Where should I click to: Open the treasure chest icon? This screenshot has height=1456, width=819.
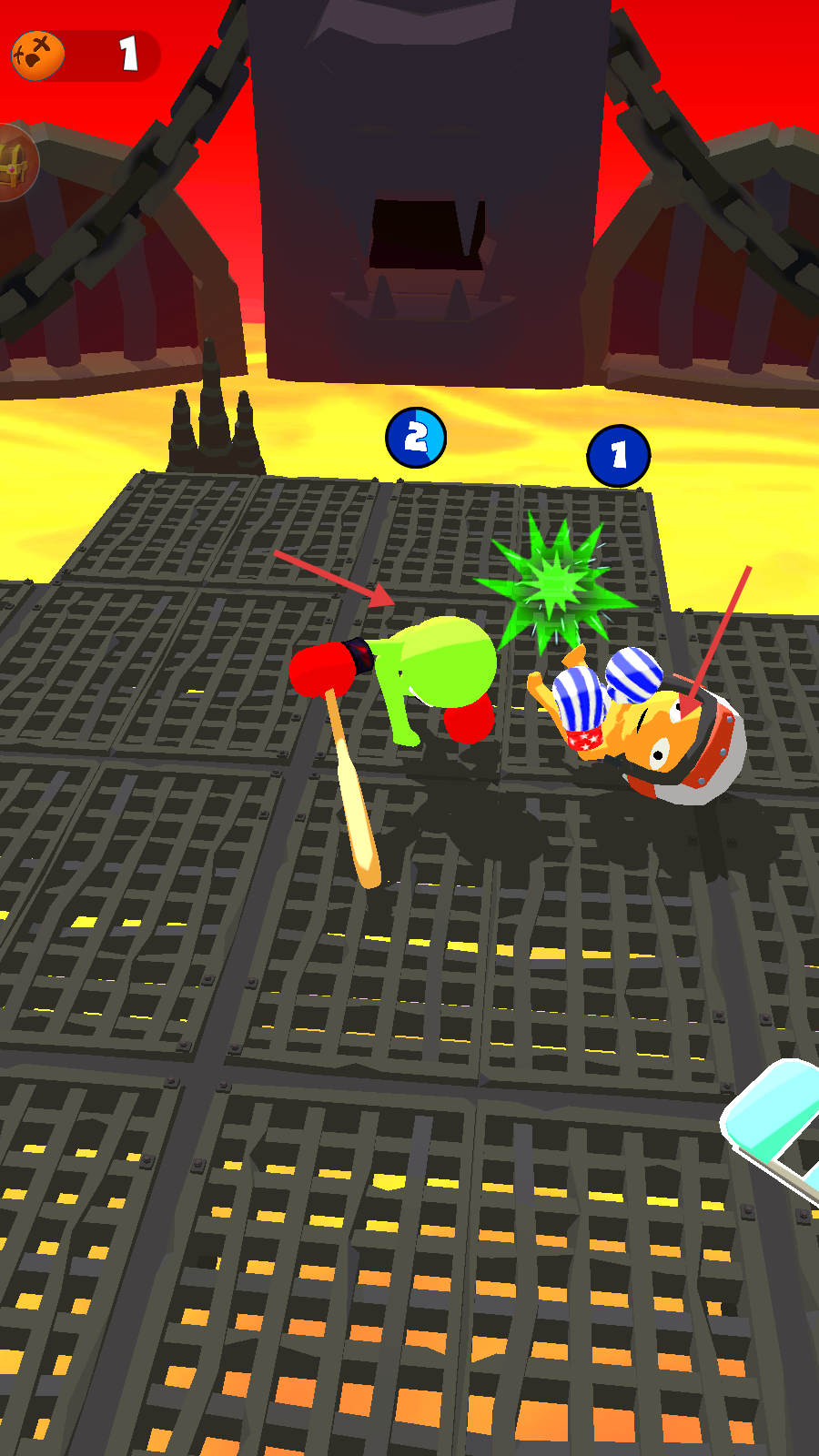click(15, 164)
